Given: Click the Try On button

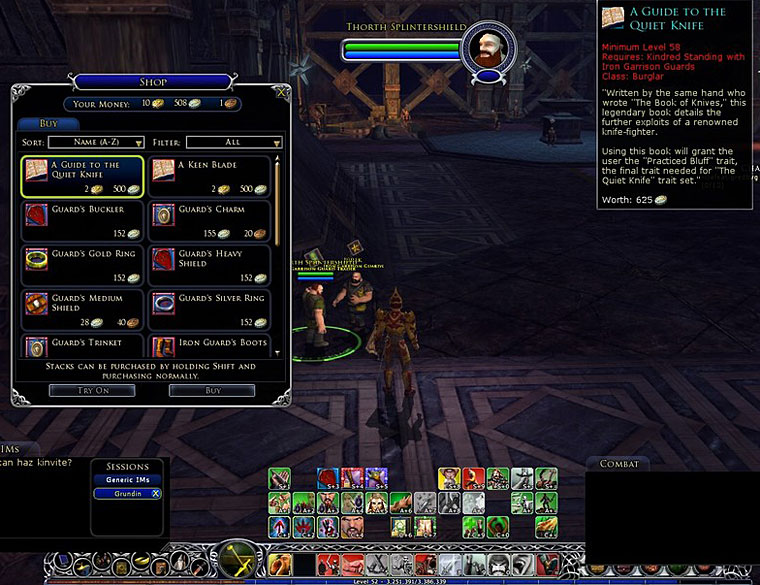Looking at the screenshot, I should (x=92, y=390).
